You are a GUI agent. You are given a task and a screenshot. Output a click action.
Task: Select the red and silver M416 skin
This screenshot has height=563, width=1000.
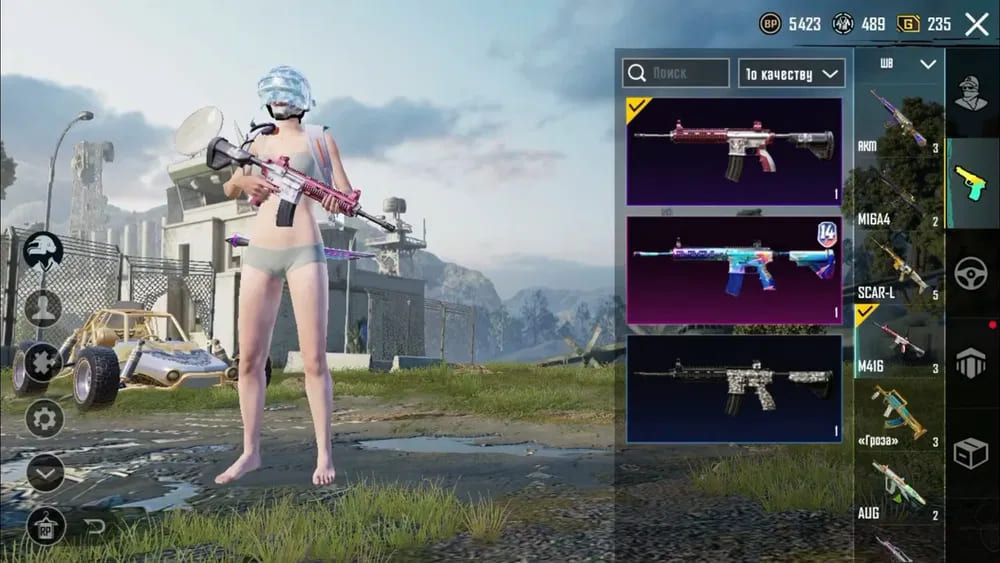(x=734, y=151)
